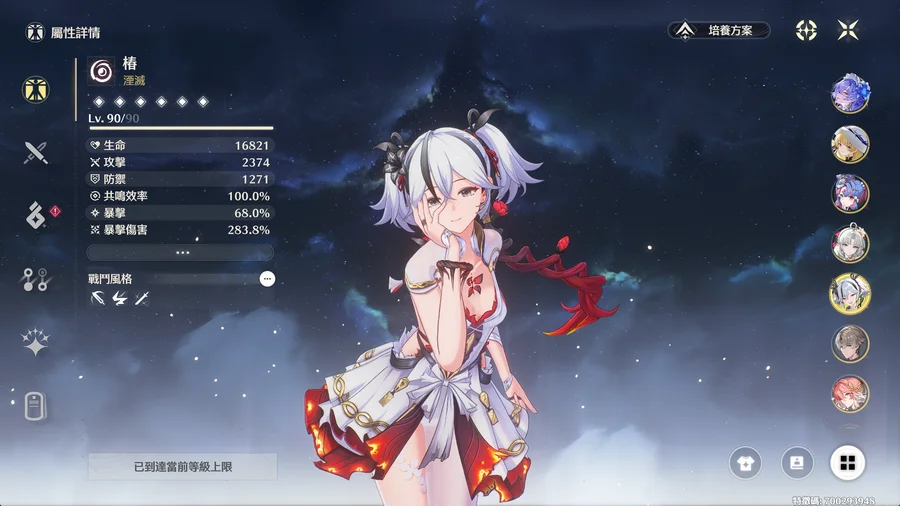Close the character attributes screen
The width and height of the screenshot is (900, 506).
click(x=848, y=30)
